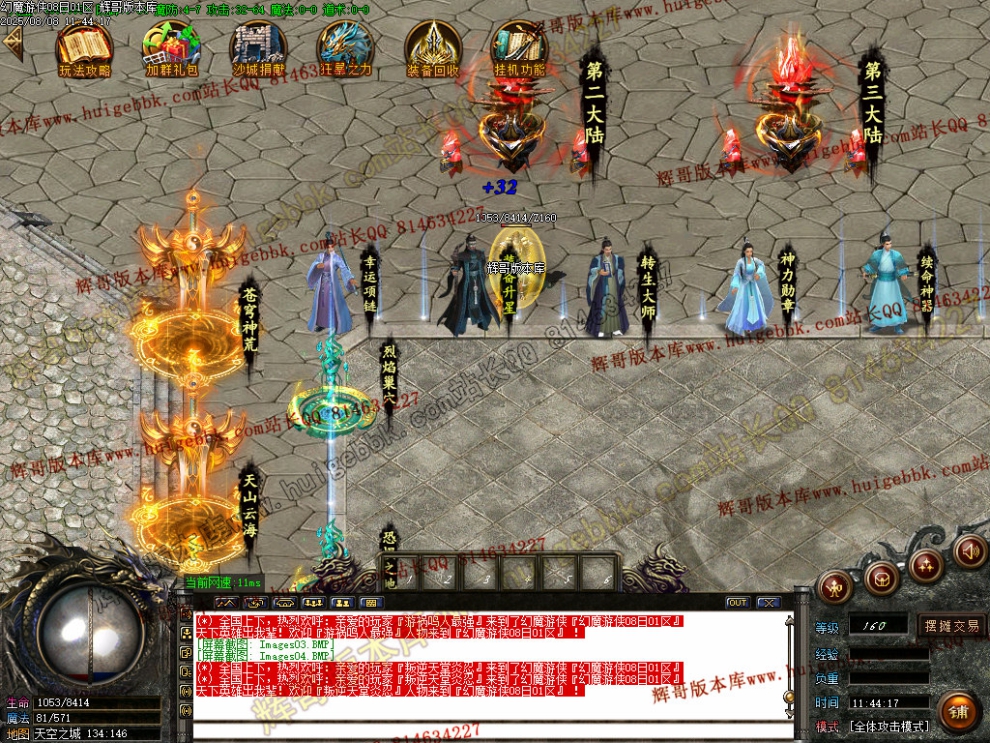Click the chat text input field

click(x=490, y=730)
